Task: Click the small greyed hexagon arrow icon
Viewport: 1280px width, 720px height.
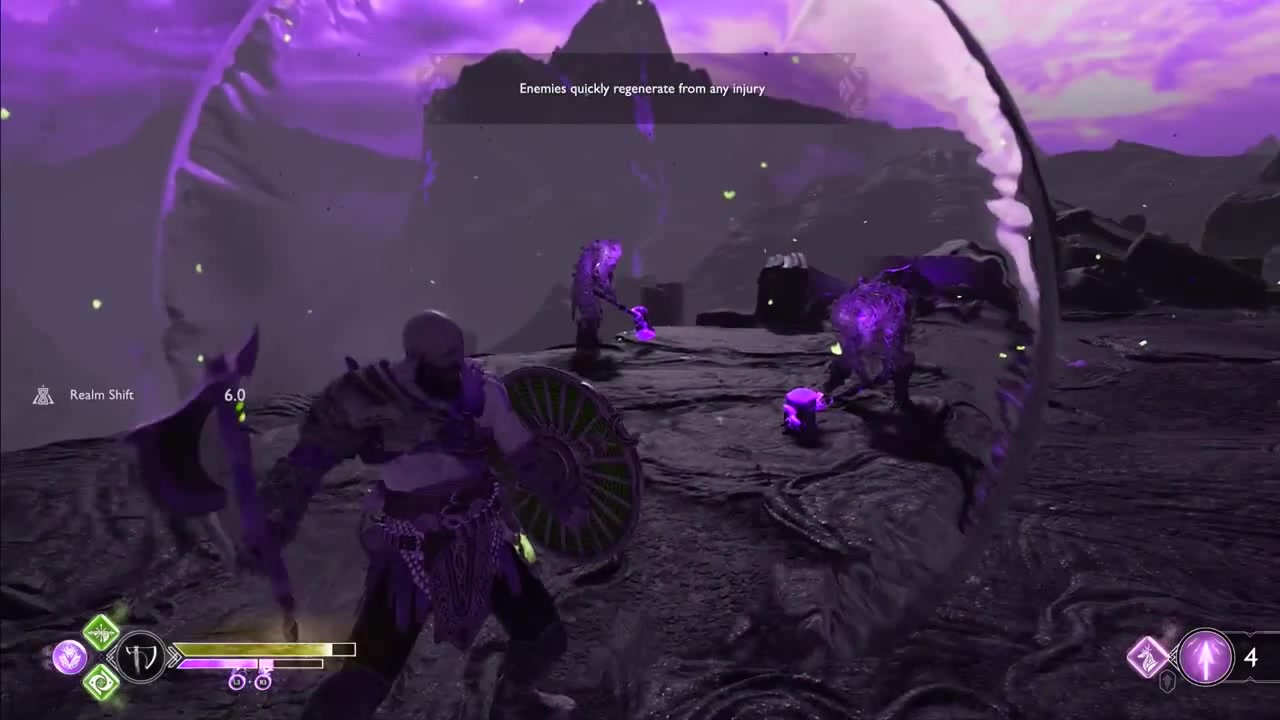Action: pos(1167,682)
